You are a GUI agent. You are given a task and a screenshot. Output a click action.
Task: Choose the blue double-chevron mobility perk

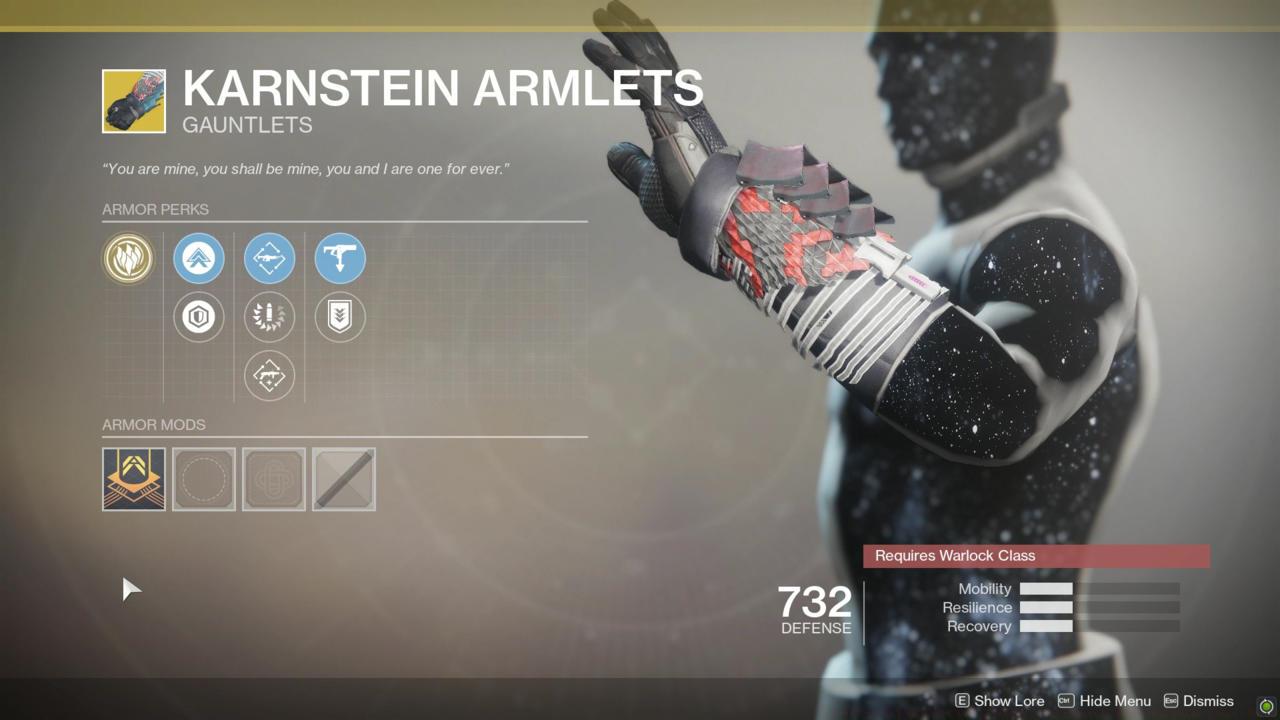pyautogui.click(x=198, y=258)
